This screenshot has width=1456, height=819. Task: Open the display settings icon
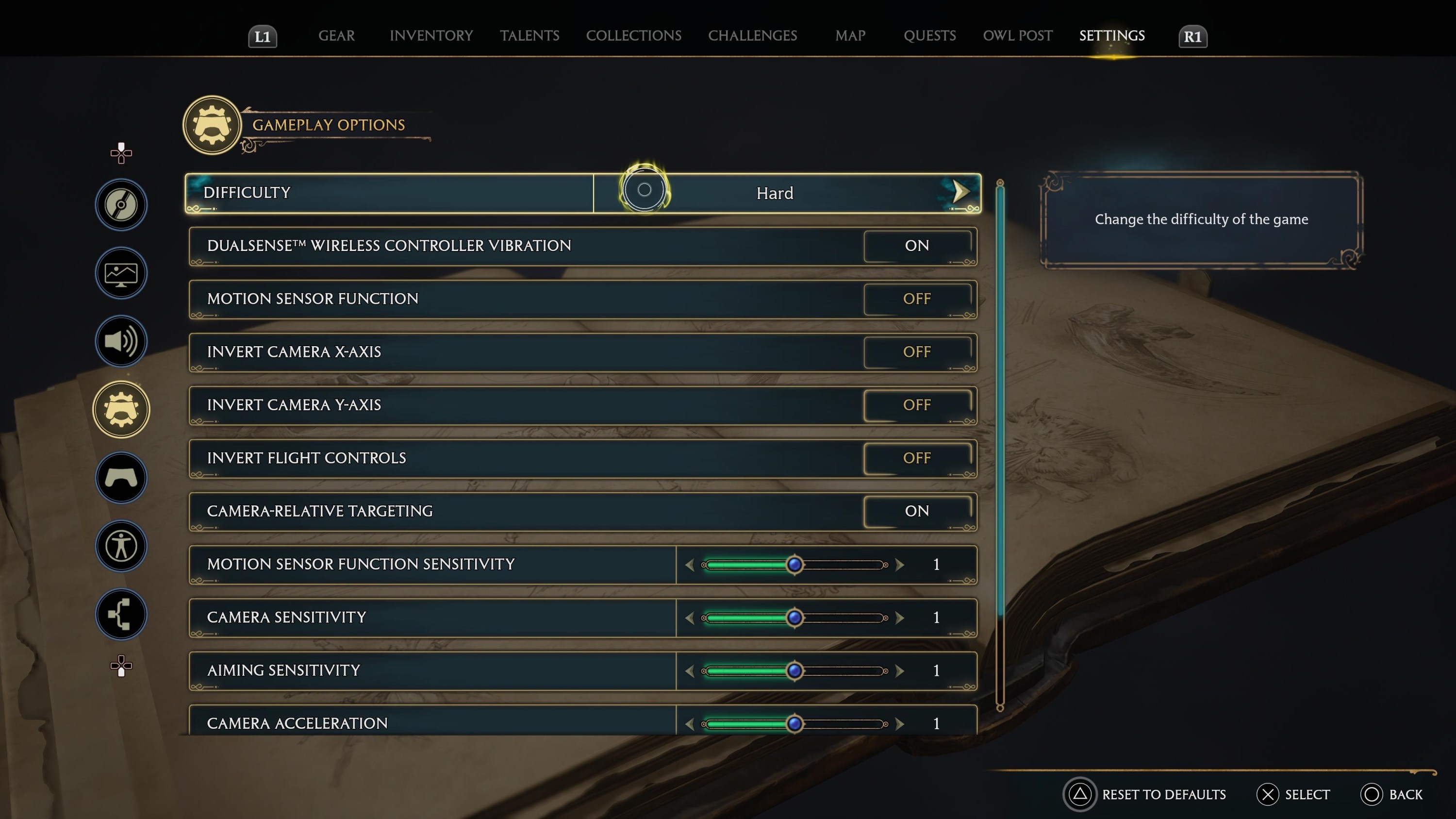[121, 273]
